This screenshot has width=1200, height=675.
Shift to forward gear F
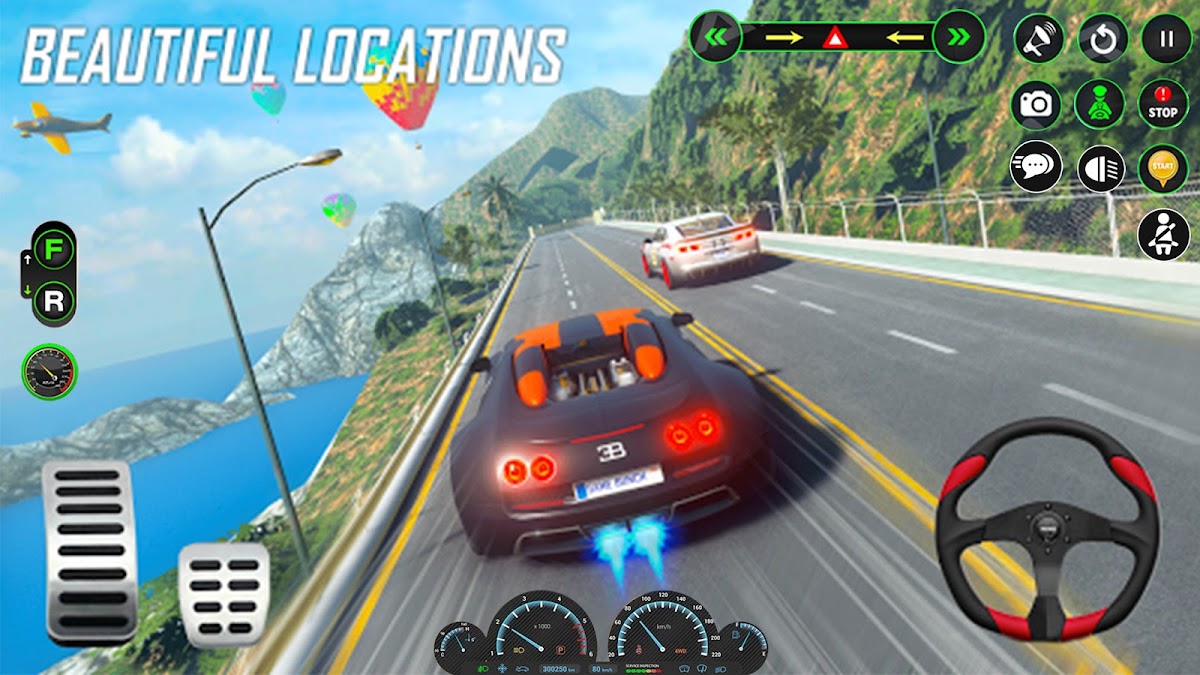pos(53,248)
